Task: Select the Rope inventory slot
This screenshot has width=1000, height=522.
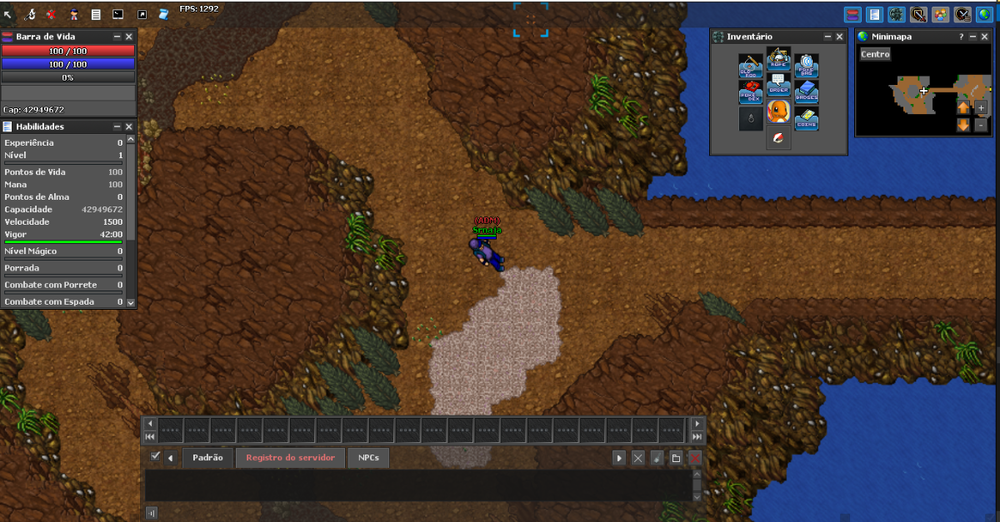Action: point(779,59)
